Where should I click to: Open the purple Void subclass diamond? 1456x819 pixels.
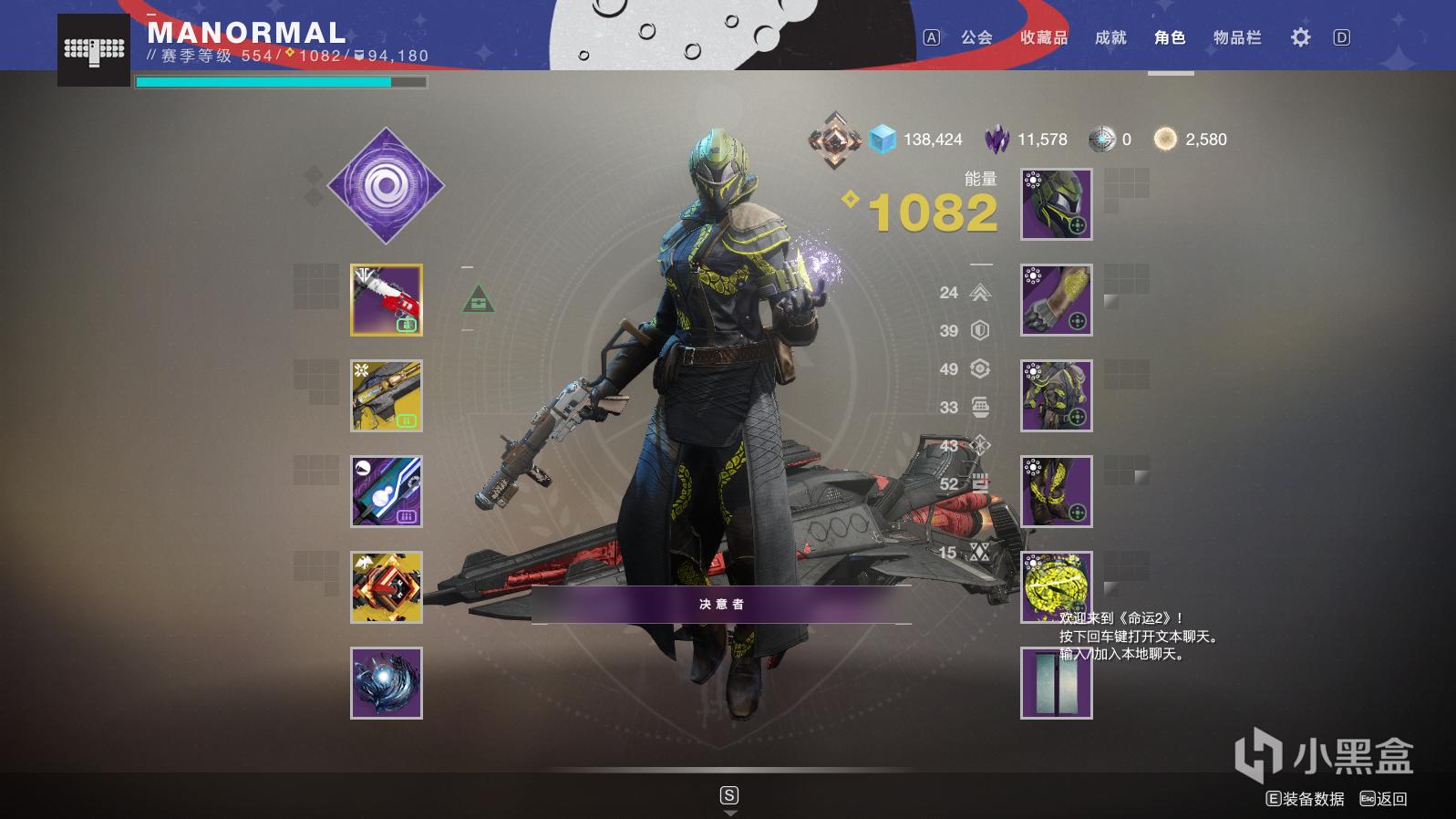tap(386, 186)
